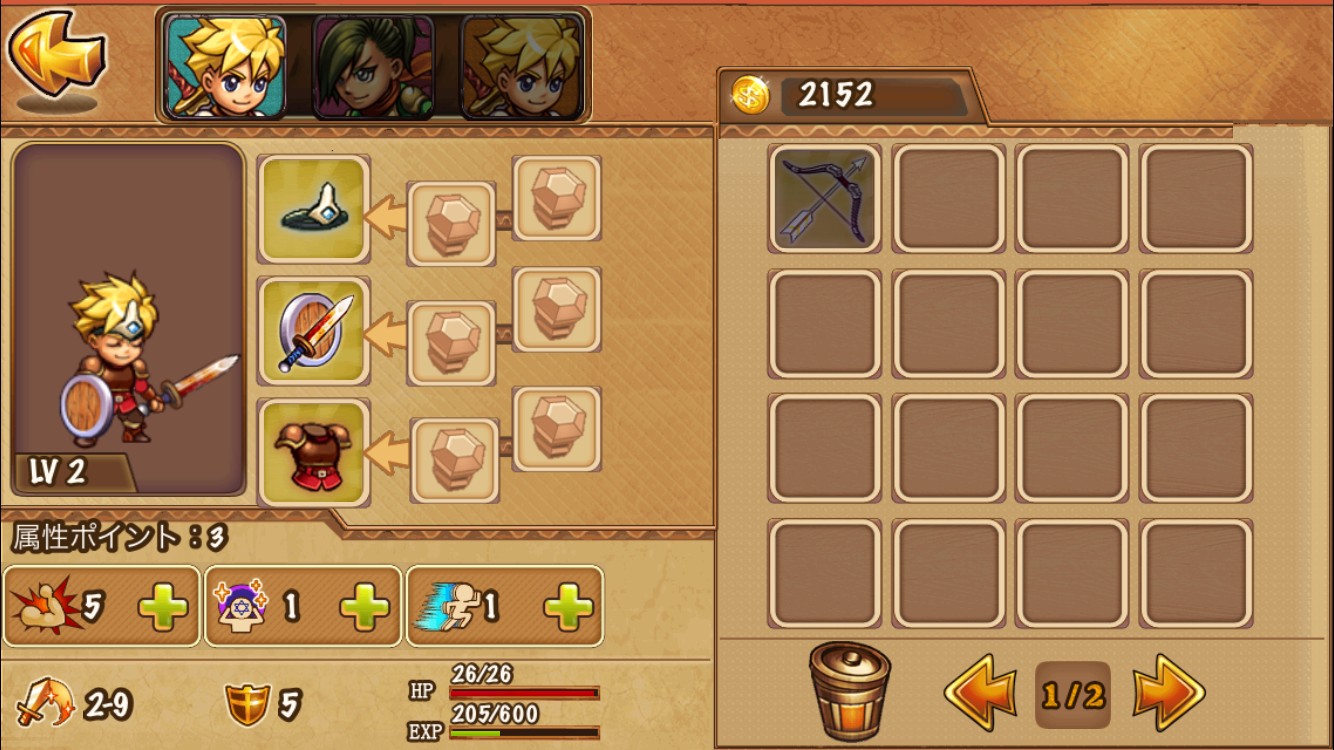Go to the next inventory page
Viewport: 1334px width, 750px height.
click(1169, 692)
